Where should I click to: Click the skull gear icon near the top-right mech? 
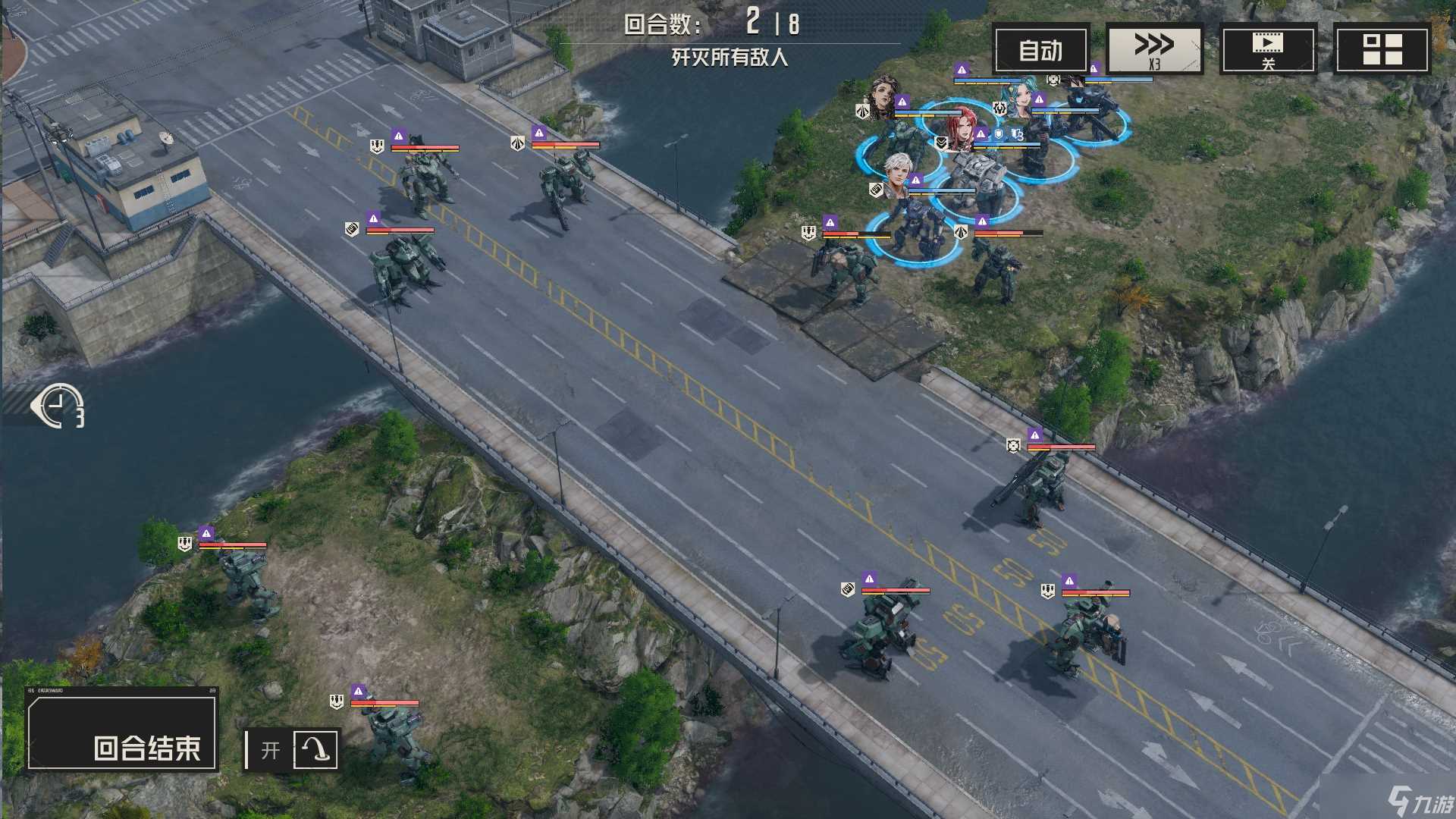point(1053,80)
